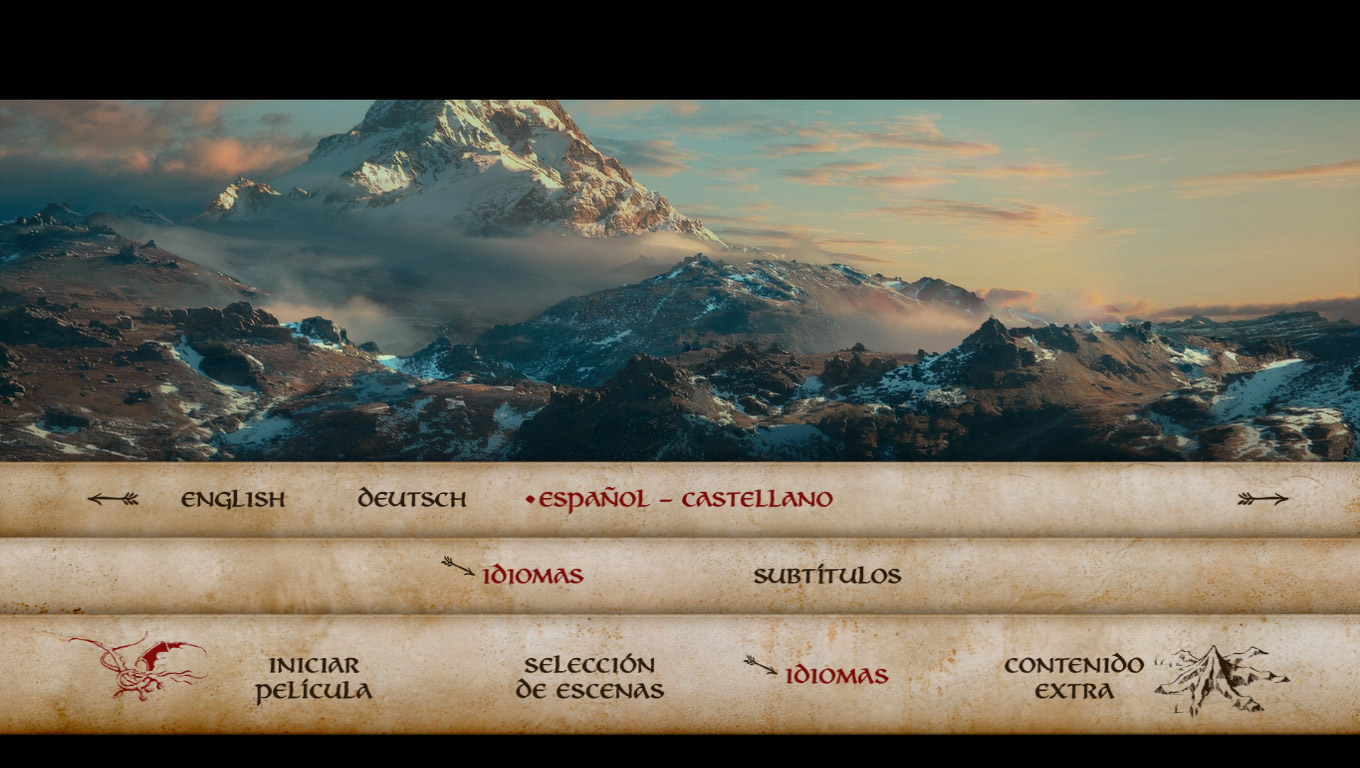Start the film with Iniciar Película
The image size is (1360, 768).
tap(313, 678)
